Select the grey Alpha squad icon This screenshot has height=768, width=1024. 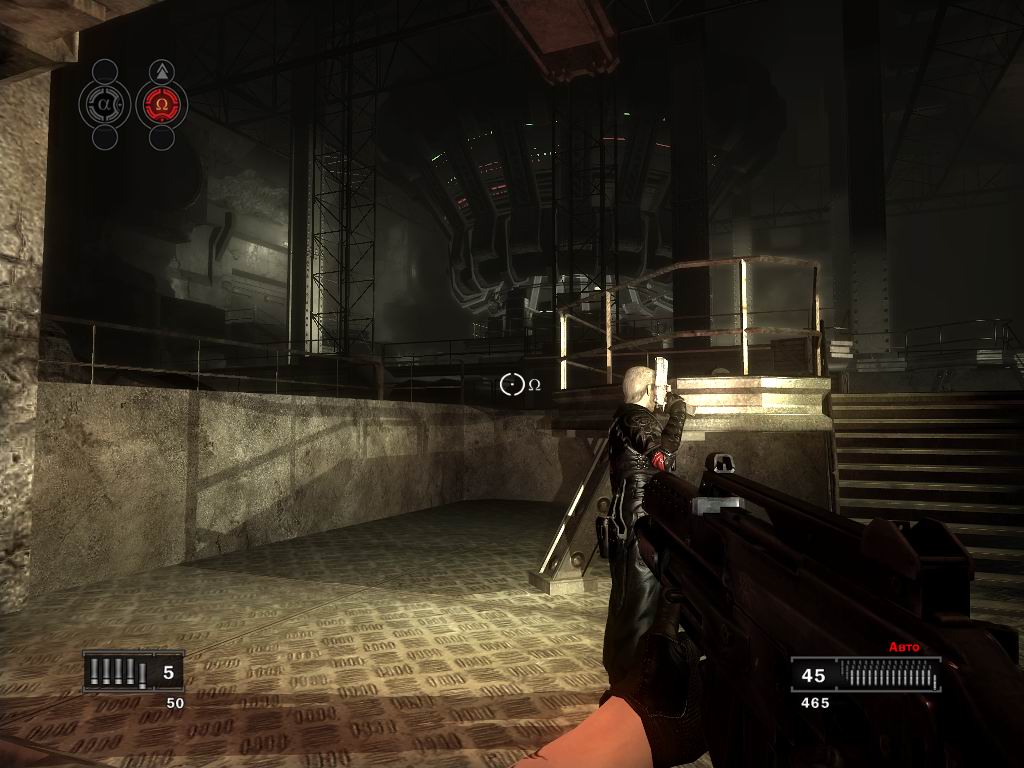point(105,104)
